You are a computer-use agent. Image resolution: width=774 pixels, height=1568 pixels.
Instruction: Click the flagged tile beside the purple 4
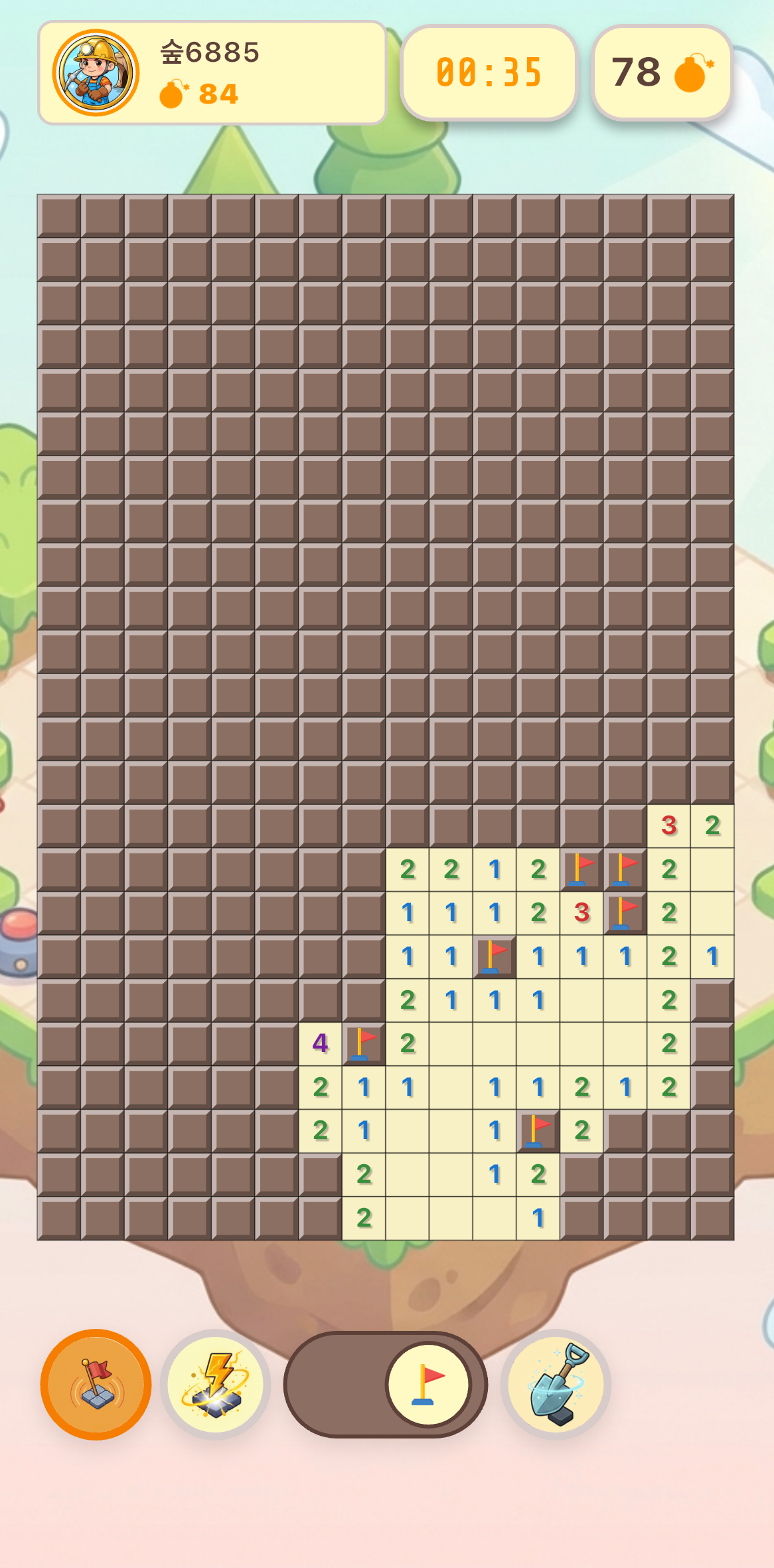(364, 1043)
